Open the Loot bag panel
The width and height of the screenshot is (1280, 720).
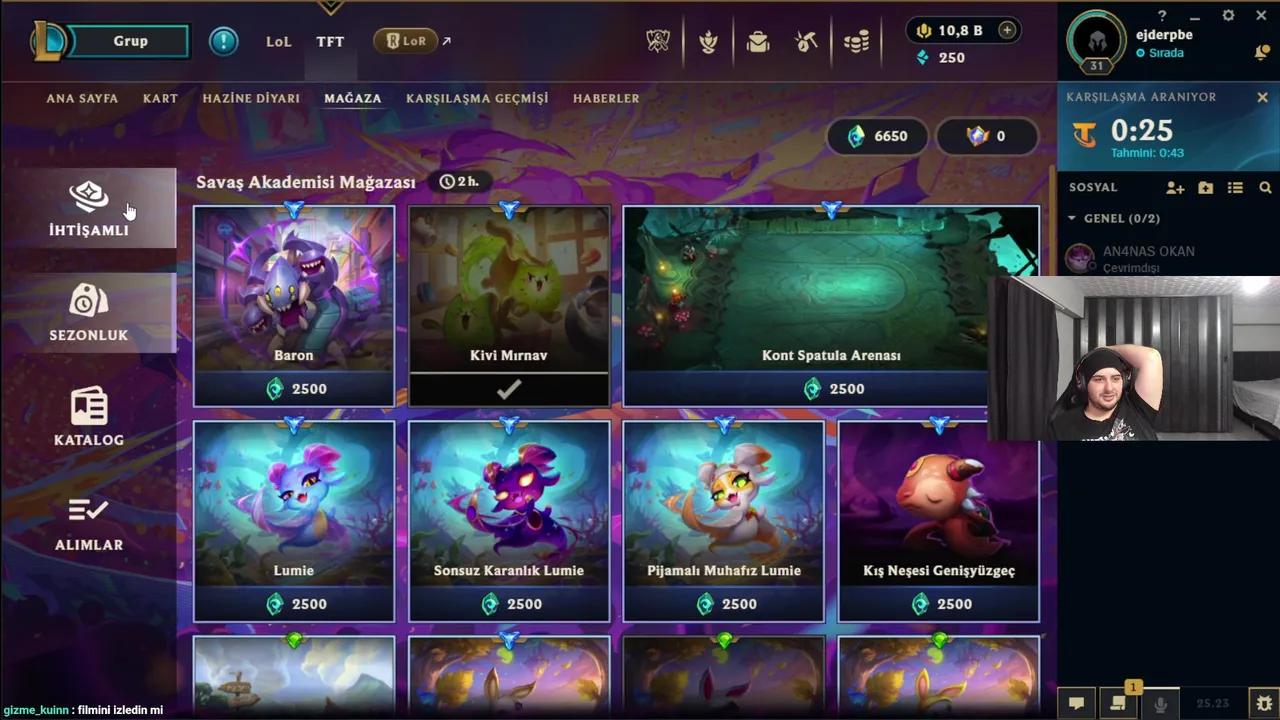click(x=757, y=41)
